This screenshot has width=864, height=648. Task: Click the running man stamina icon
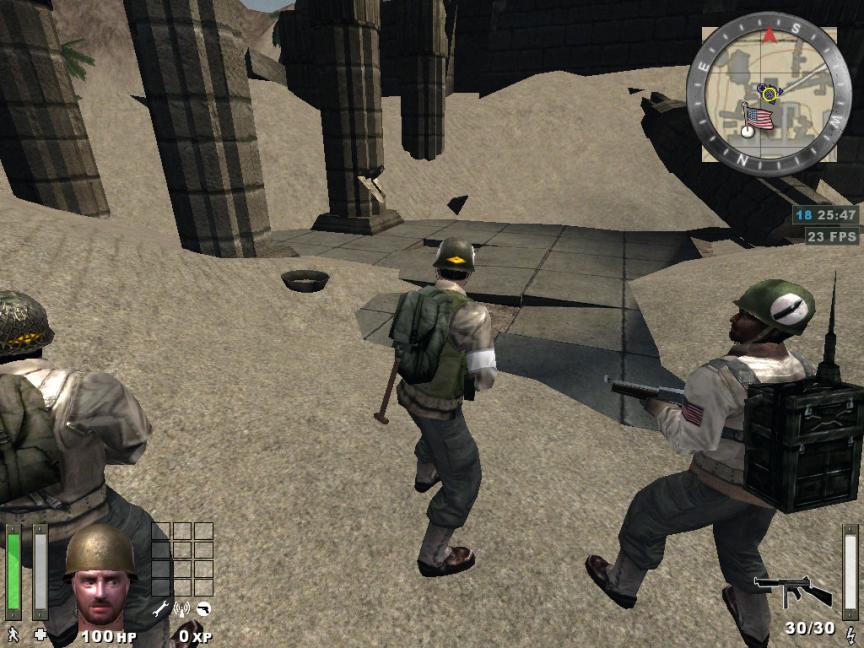click(13, 633)
